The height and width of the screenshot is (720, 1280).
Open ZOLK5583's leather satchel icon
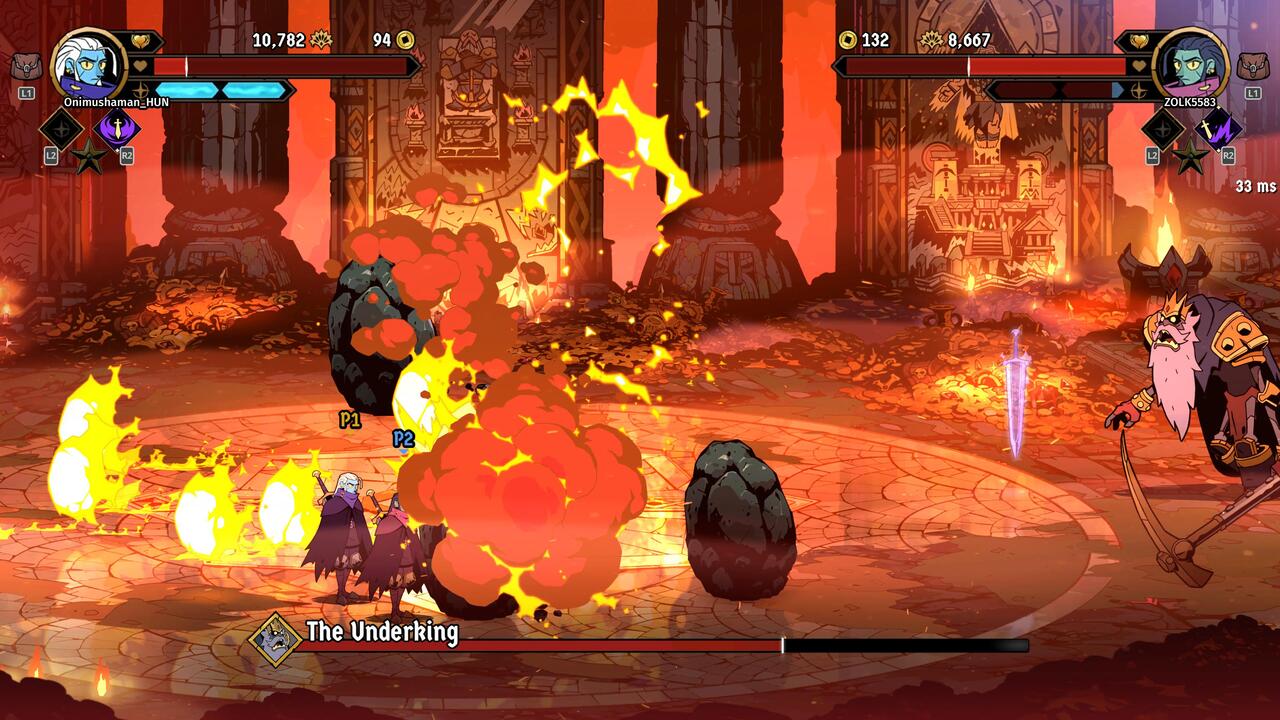click(x=1252, y=68)
